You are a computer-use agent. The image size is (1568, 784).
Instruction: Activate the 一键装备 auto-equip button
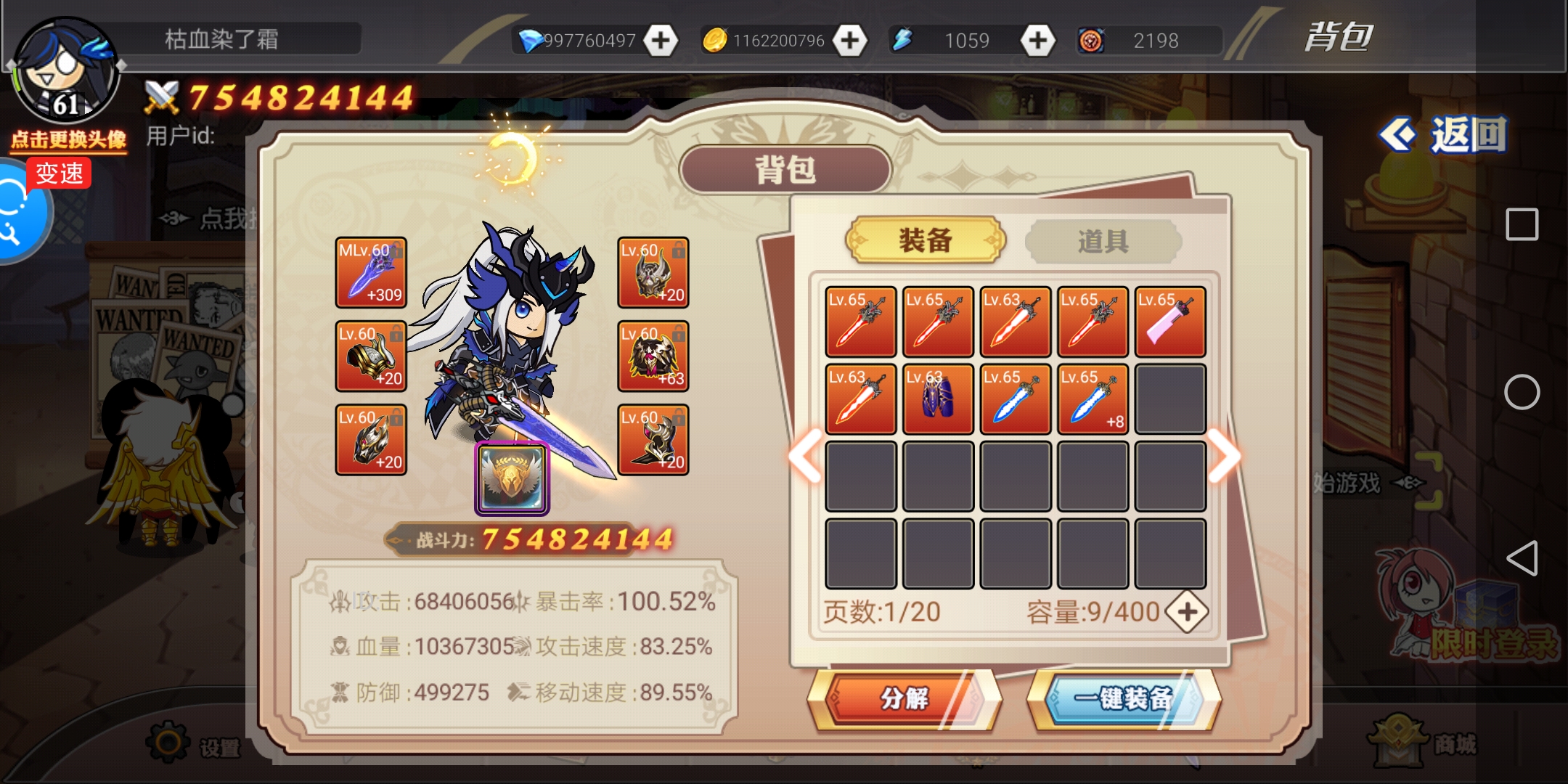pos(1124,698)
